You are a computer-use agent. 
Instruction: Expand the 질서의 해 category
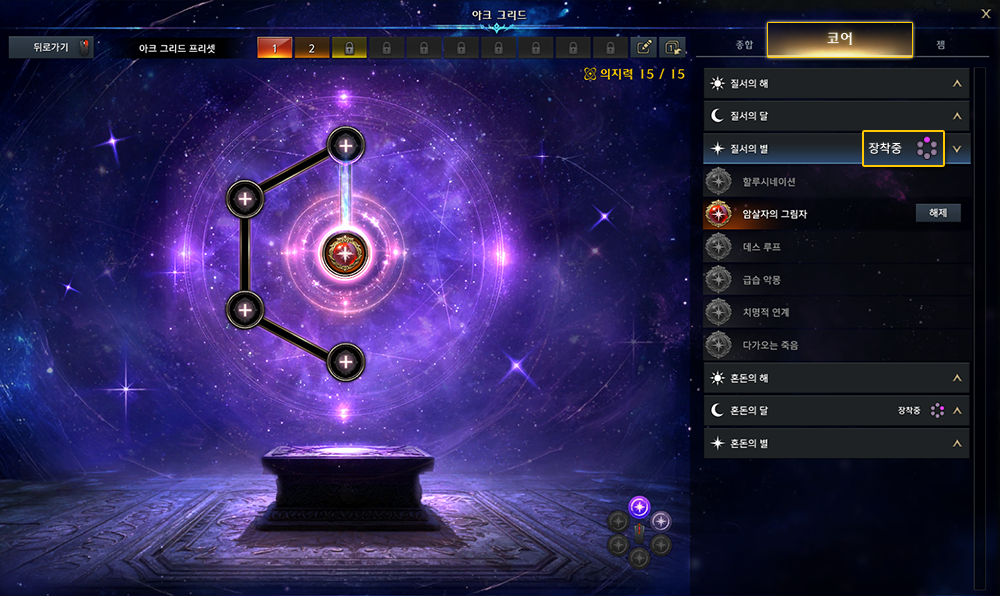pyautogui.click(x=836, y=84)
